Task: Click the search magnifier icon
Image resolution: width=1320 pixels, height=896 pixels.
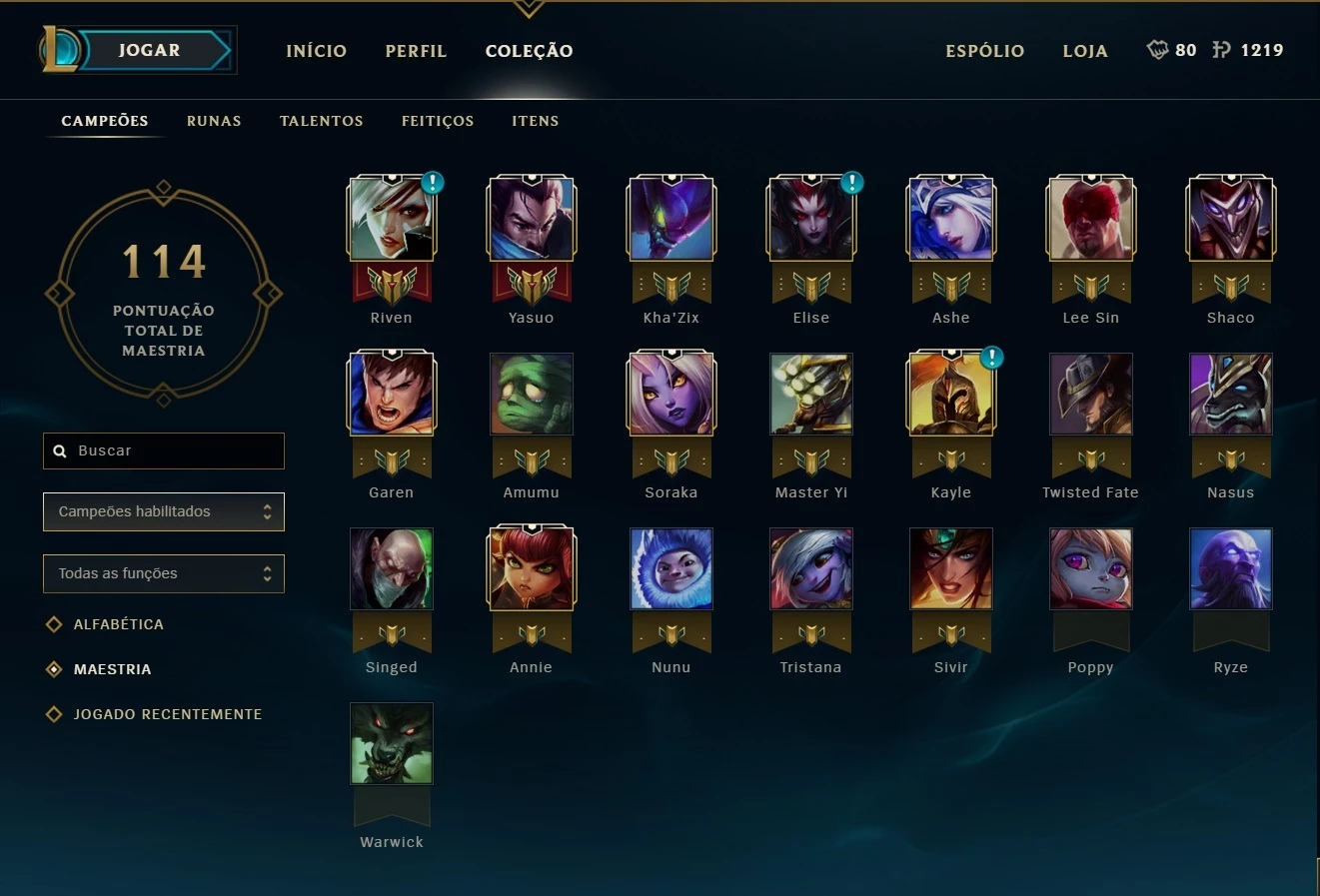Action: (x=59, y=450)
